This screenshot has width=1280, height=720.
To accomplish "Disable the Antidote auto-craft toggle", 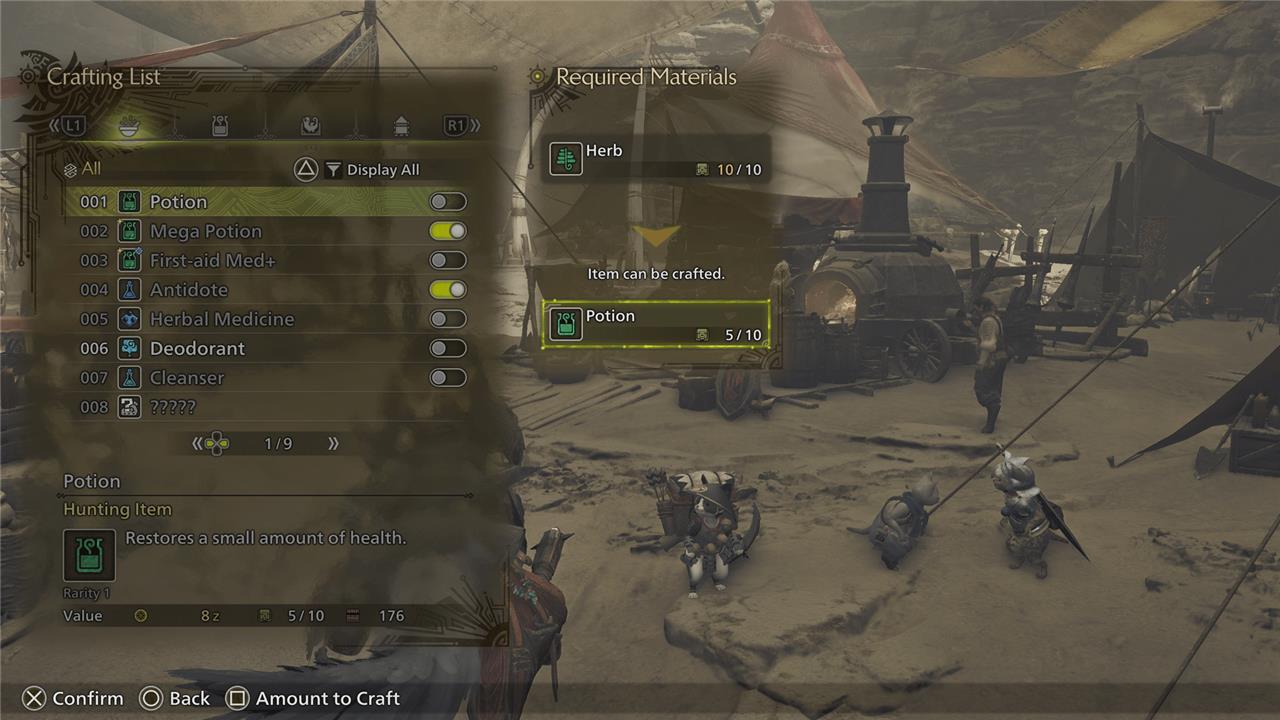I will point(448,290).
